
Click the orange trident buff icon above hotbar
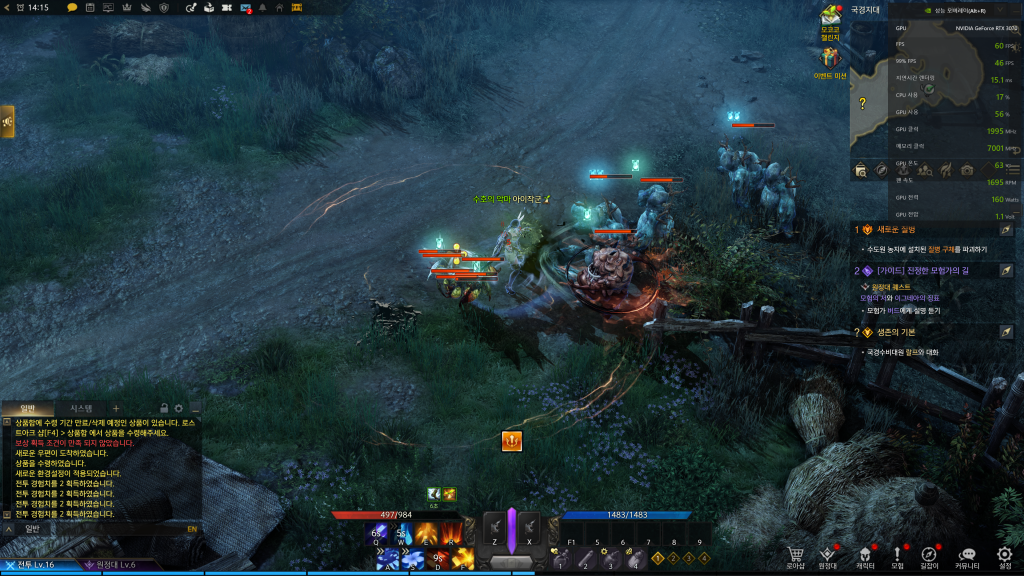click(511, 440)
